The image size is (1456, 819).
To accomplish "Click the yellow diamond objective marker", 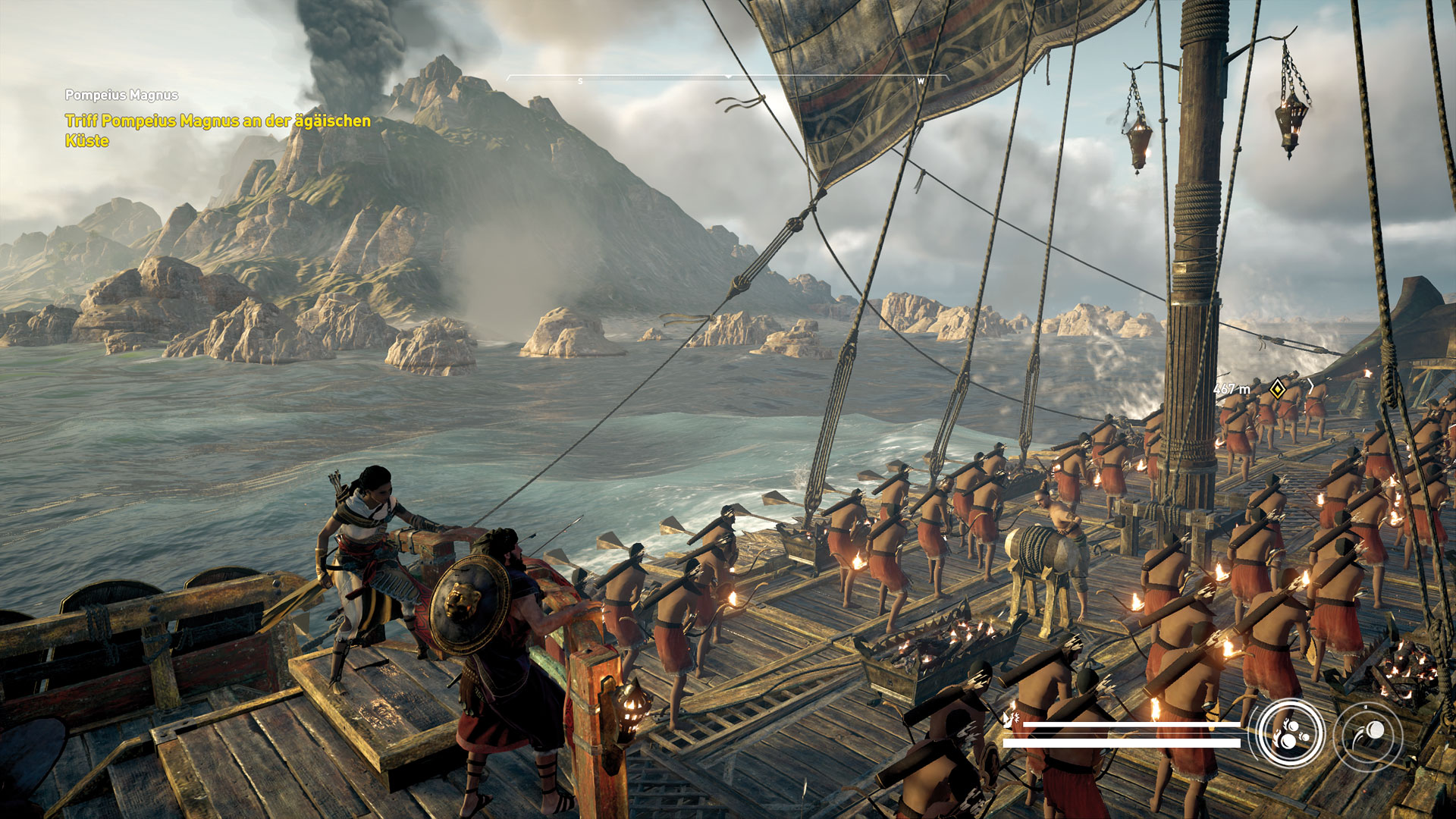I will (x=1278, y=389).
